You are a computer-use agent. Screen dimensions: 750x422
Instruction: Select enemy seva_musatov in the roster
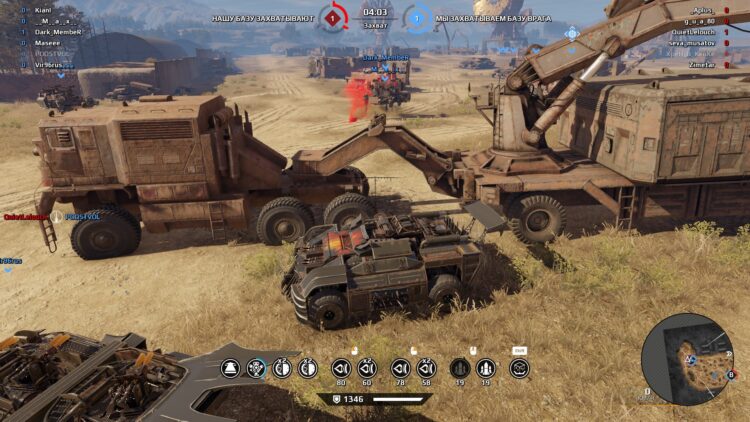pos(691,41)
